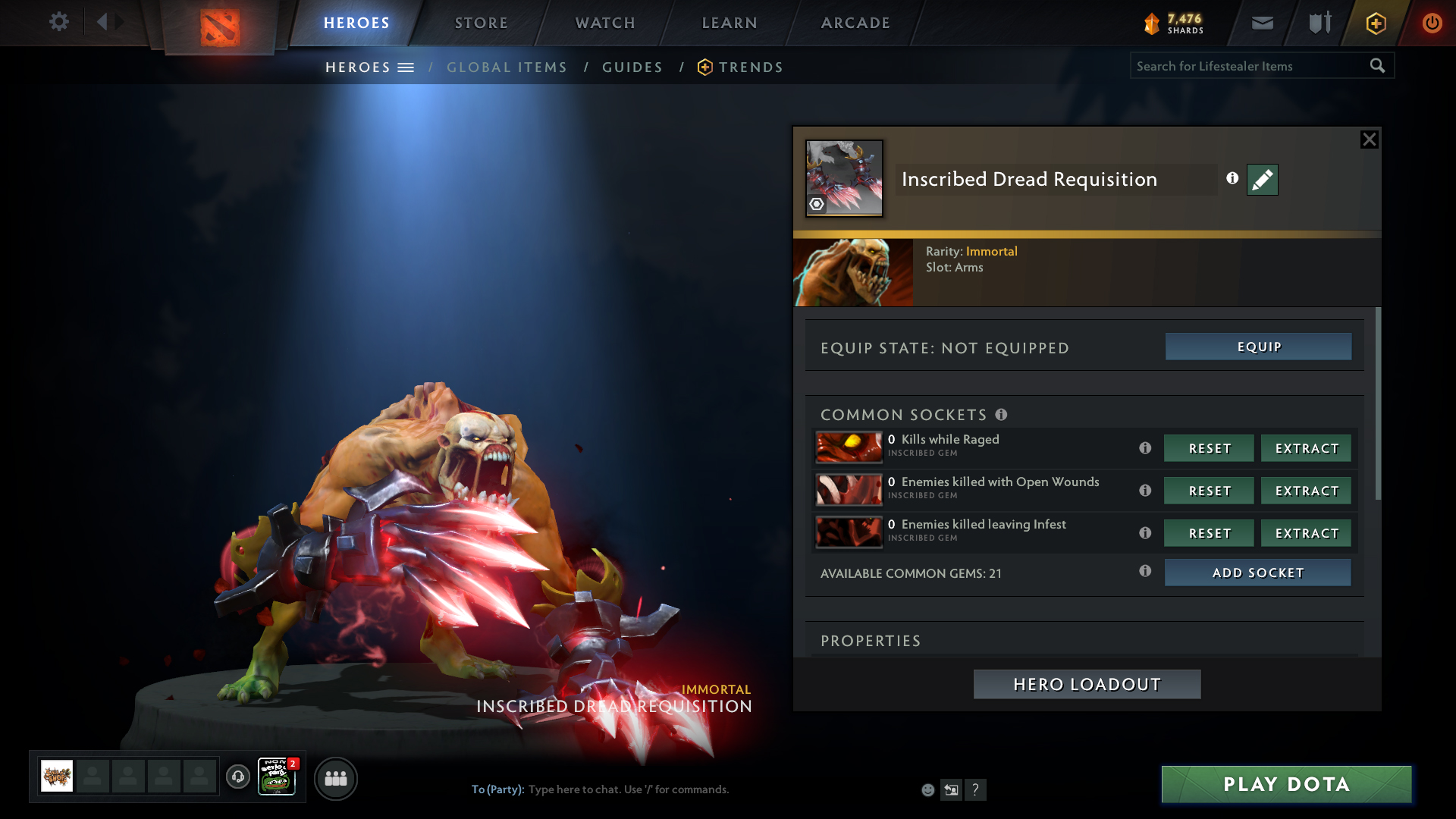
Task: Select the Global Items submenu
Action: pos(507,67)
